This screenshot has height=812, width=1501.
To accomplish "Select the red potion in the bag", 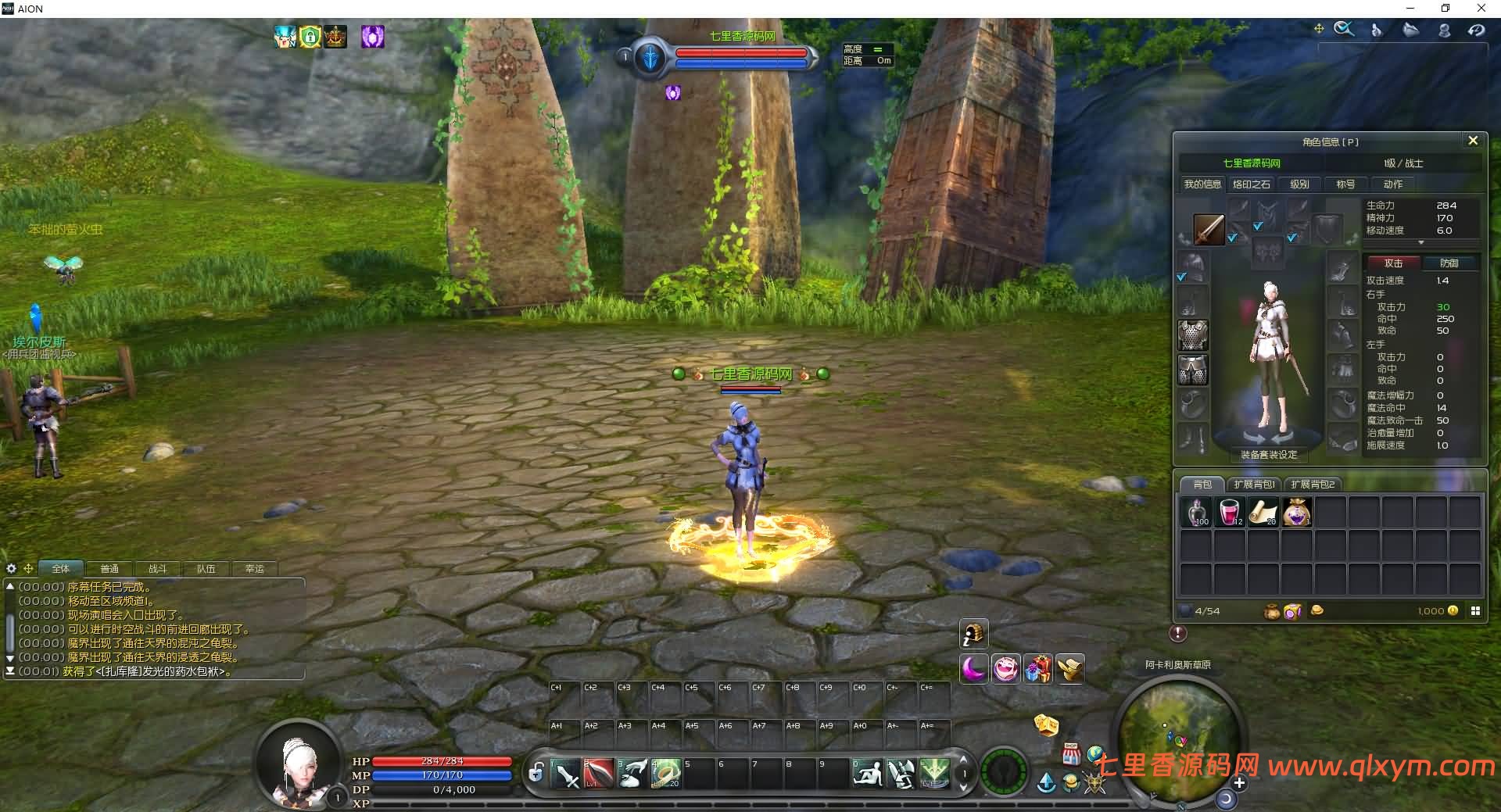I will click(x=1229, y=513).
